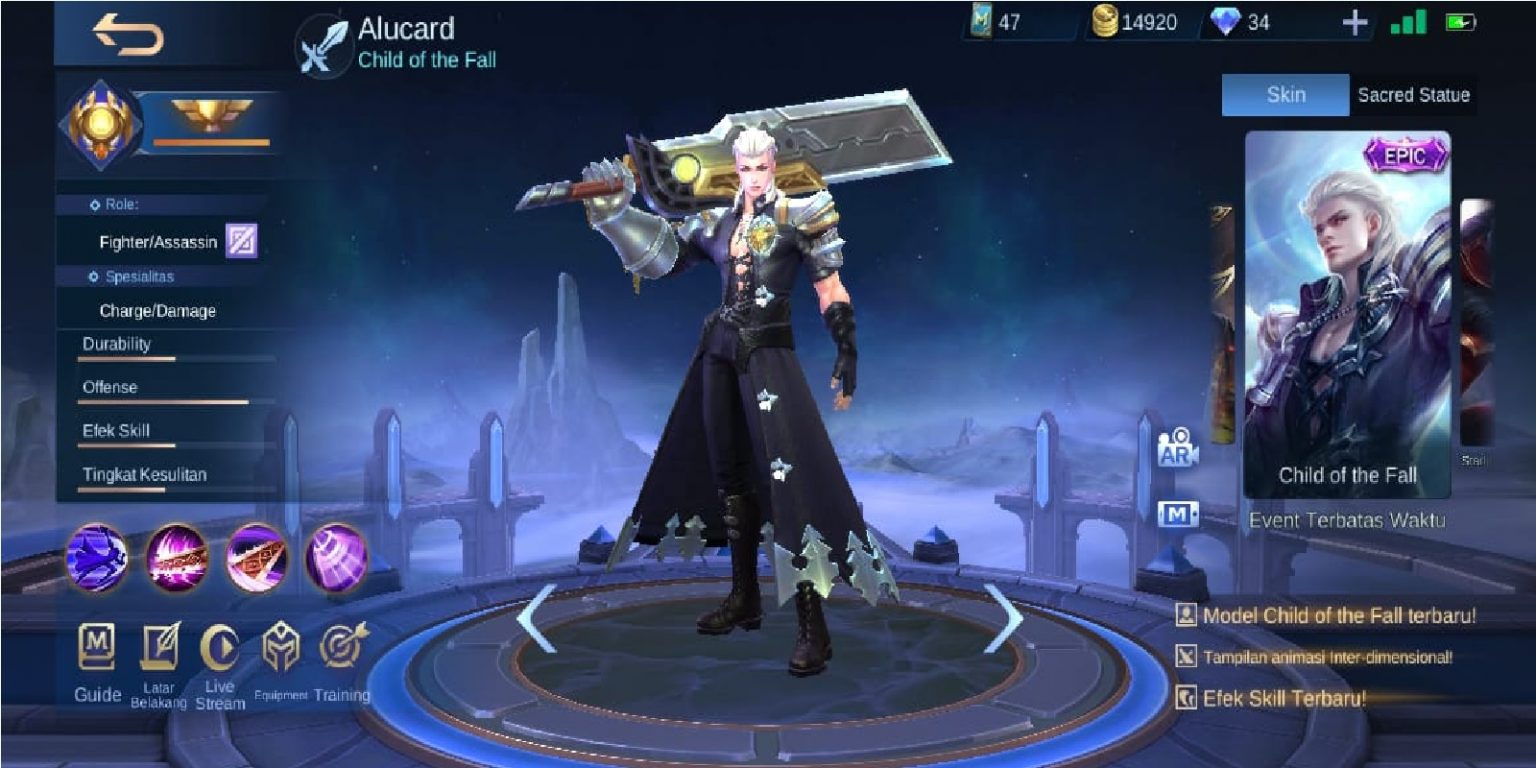The height and width of the screenshot is (768, 1536).
Task: Switch to the Sacred Statue tab
Action: coord(1413,95)
